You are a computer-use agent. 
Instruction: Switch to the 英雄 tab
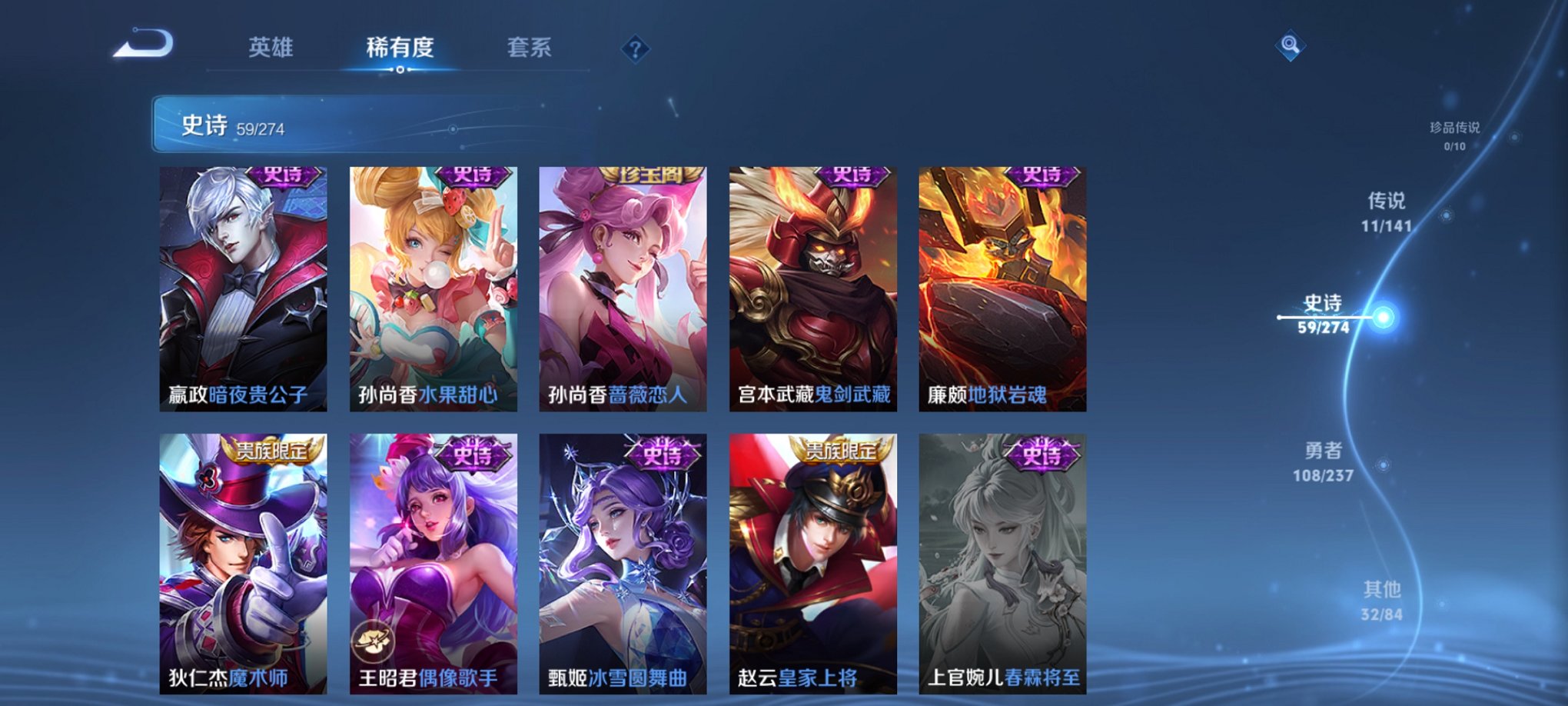pos(273,46)
